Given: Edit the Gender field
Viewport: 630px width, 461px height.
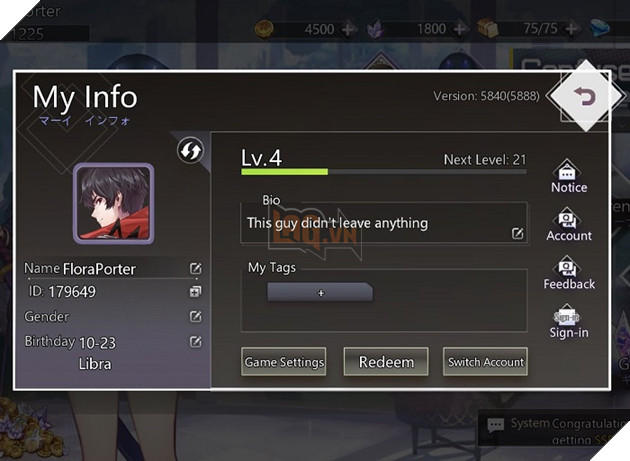Looking at the screenshot, I should pyautogui.click(x=196, y=316).
